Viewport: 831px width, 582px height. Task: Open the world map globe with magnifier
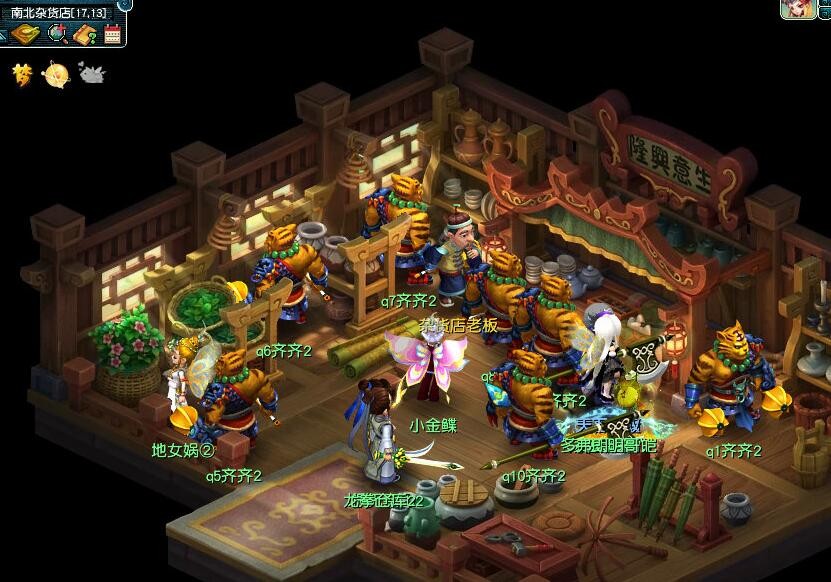click(57, 34)
